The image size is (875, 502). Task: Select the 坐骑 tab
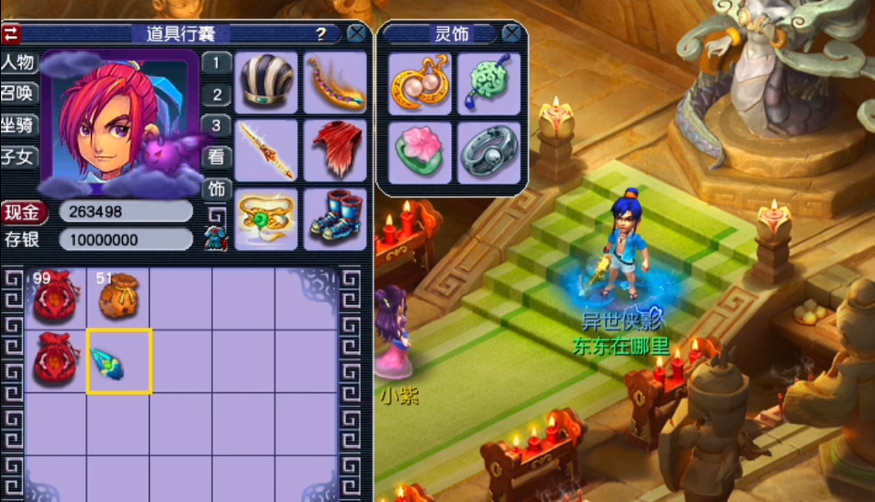(18, 125)
